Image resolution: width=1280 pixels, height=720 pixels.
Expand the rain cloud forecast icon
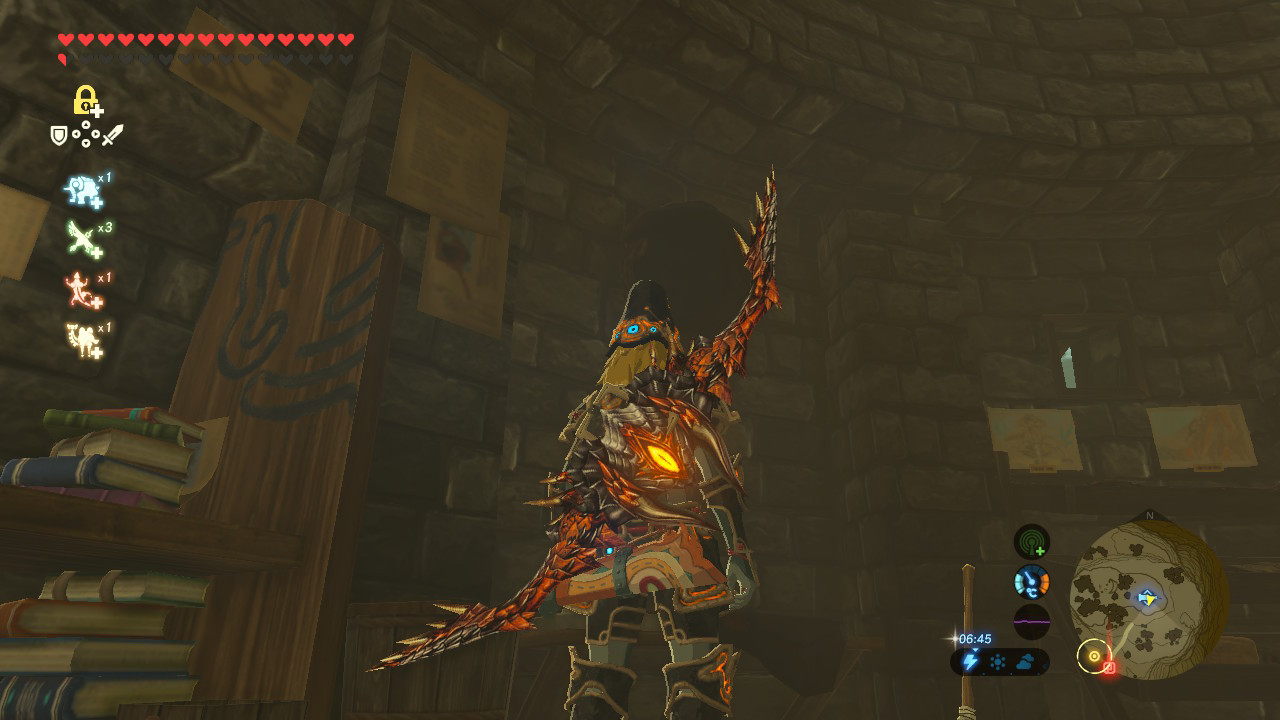click(x=1025, y=660)
